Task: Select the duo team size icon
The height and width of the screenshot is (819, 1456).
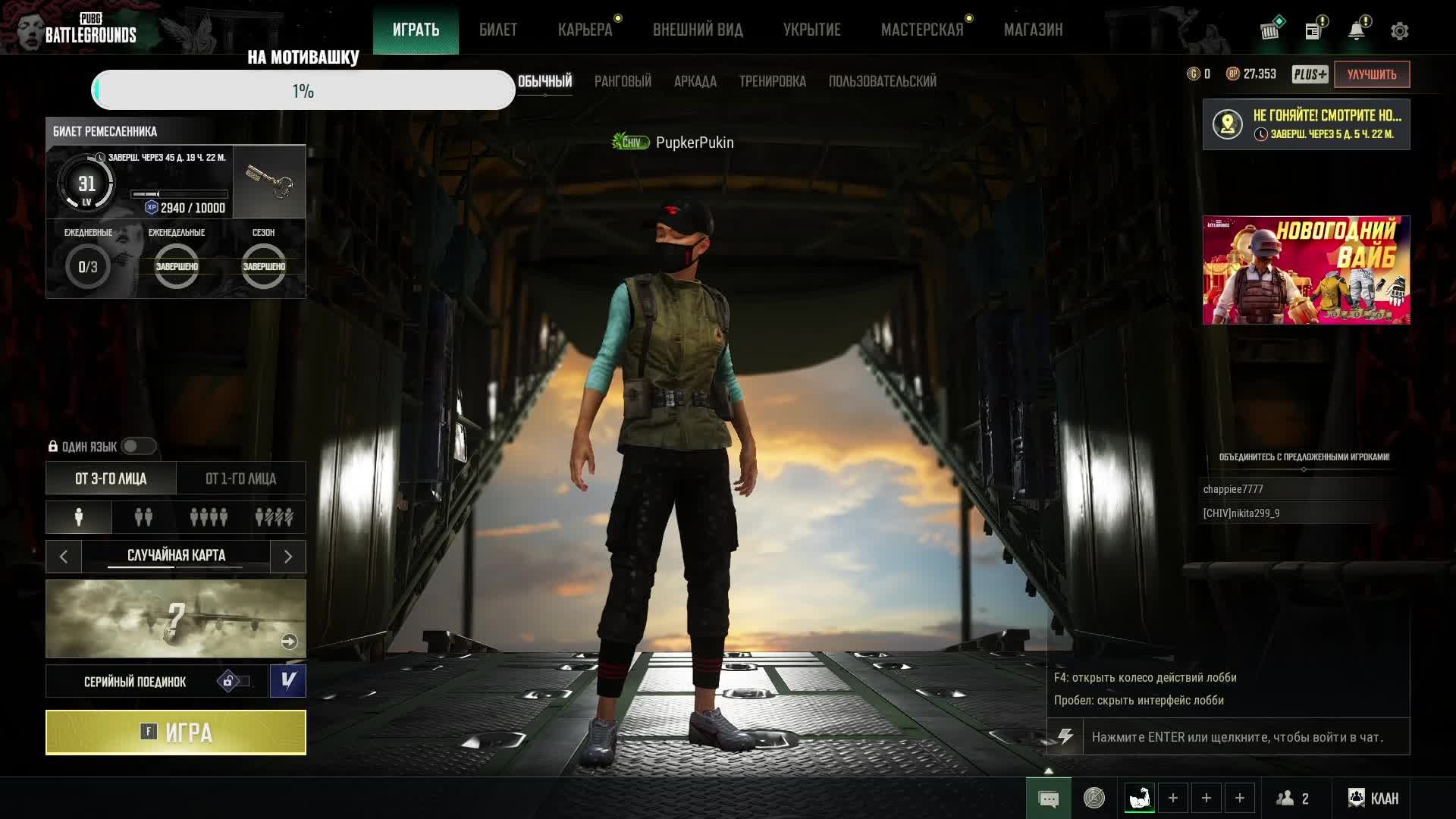Action: [143, 517]
